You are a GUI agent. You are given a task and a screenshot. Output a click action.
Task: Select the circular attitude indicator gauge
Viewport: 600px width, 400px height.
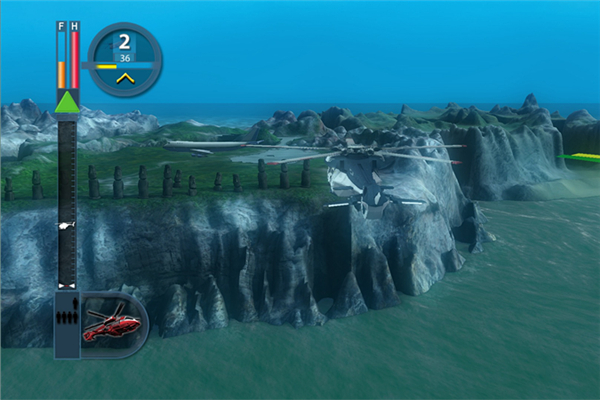tap(125, 60)
